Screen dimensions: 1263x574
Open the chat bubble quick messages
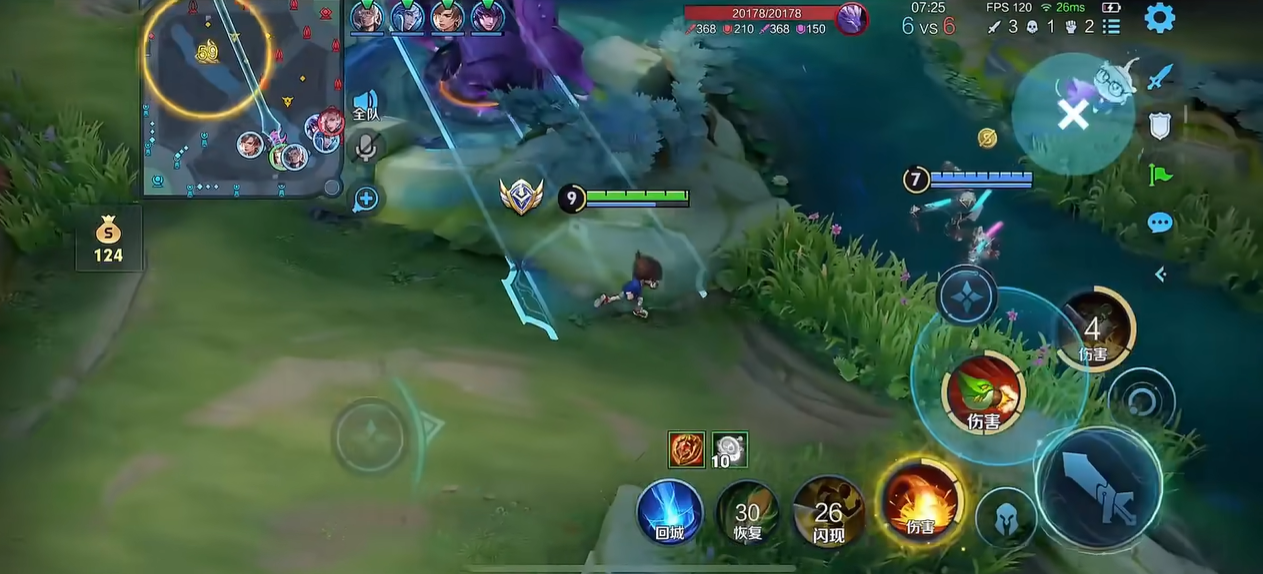click(x=1159, y=223)
